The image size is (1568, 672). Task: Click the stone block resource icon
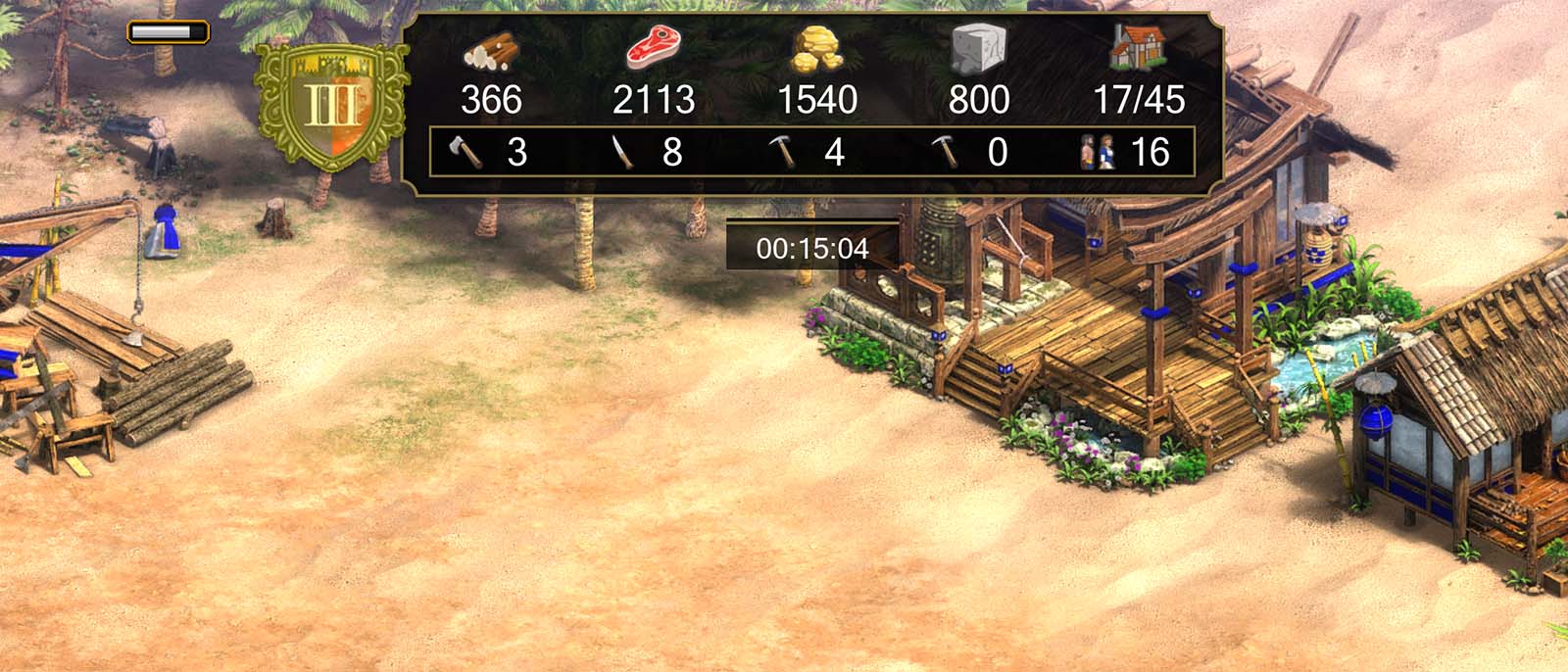tap(978, 49)
